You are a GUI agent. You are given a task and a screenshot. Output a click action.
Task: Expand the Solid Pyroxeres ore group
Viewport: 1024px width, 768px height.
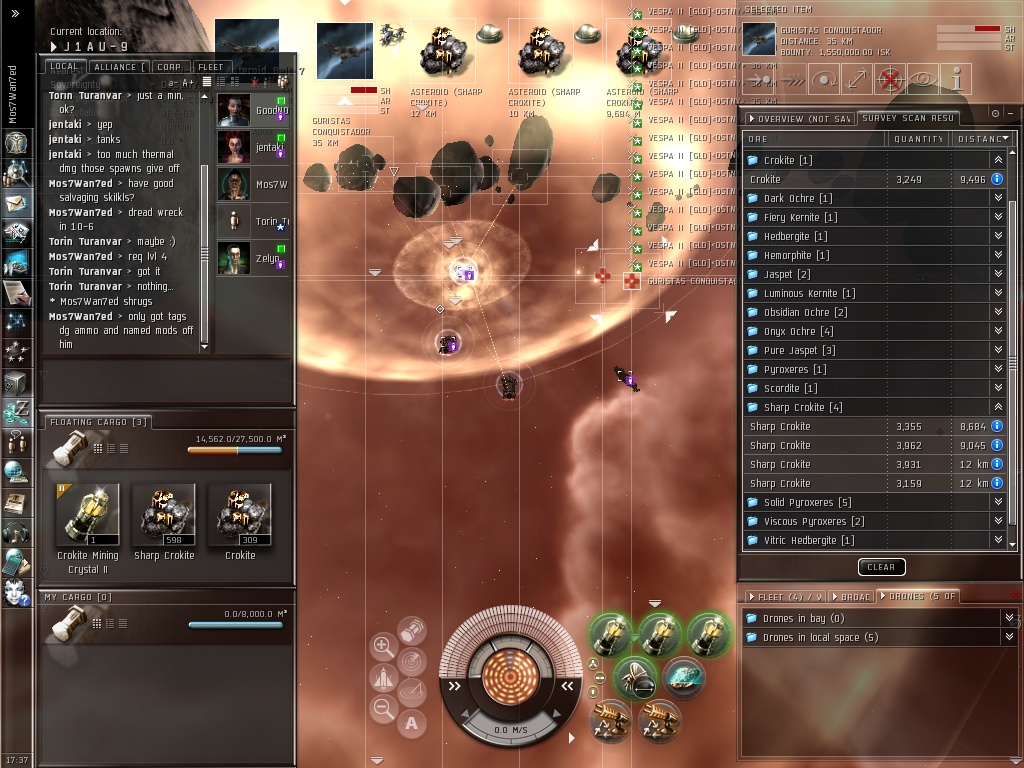(997, 502)
